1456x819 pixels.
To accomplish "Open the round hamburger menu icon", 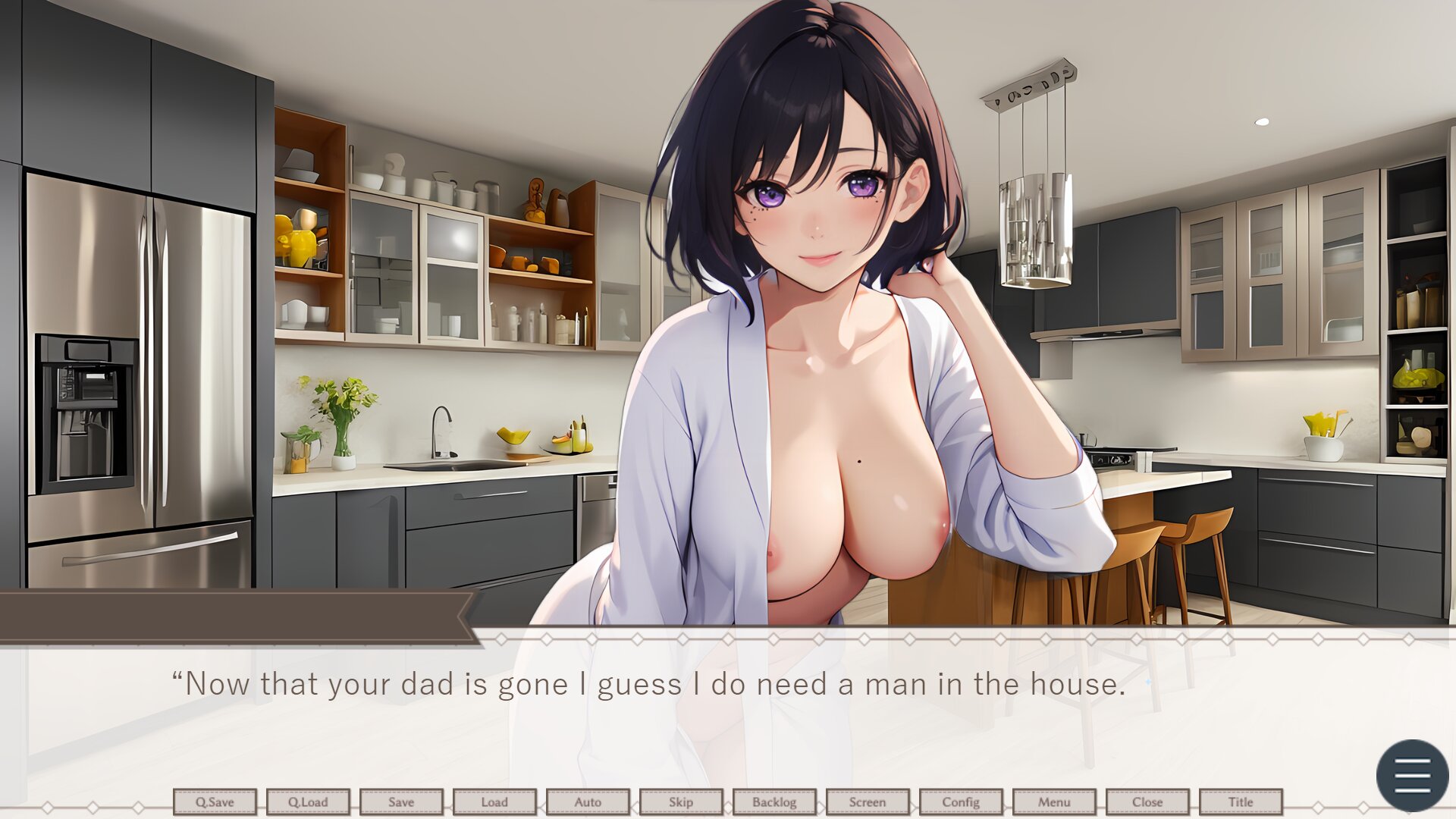I will coord(1412,775).
